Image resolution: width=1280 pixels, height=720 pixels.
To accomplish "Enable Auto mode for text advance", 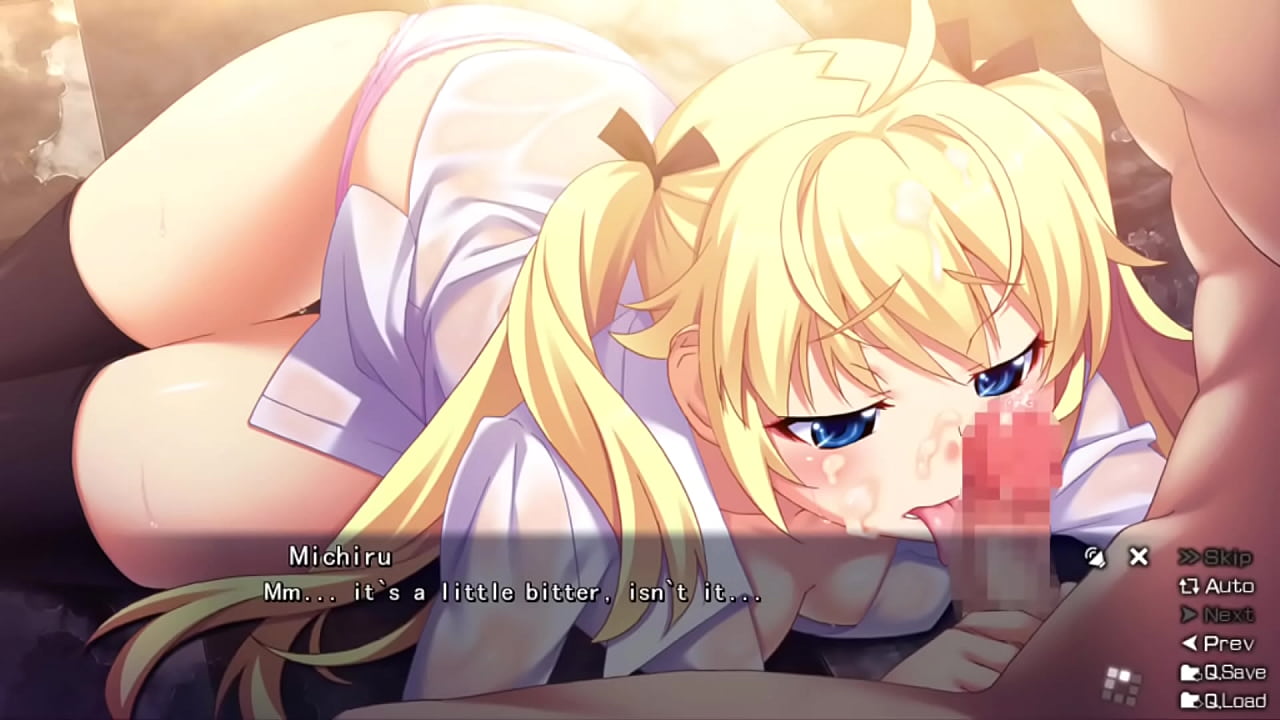I will (1232, 587).
